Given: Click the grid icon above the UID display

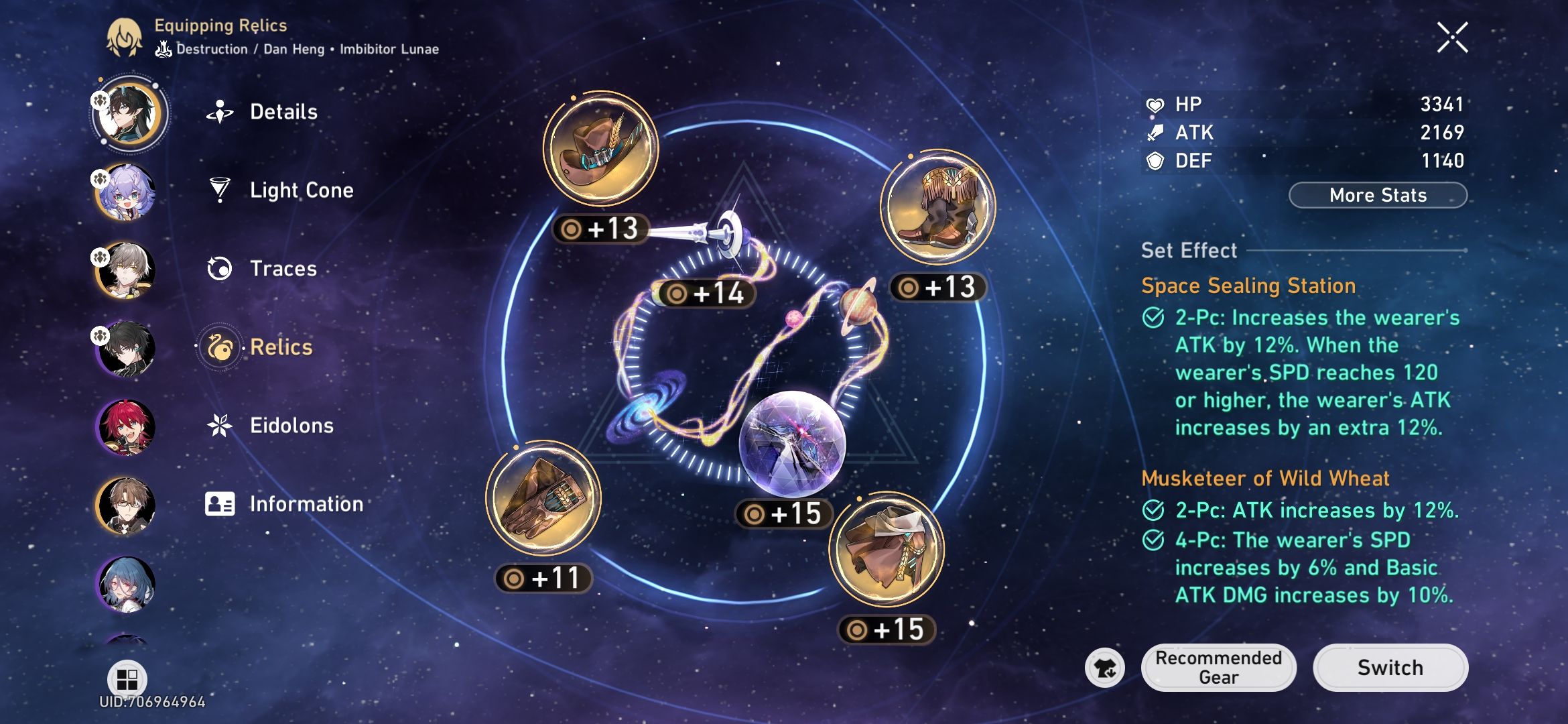Looking at the screenshot, I should tap(127, 679).
